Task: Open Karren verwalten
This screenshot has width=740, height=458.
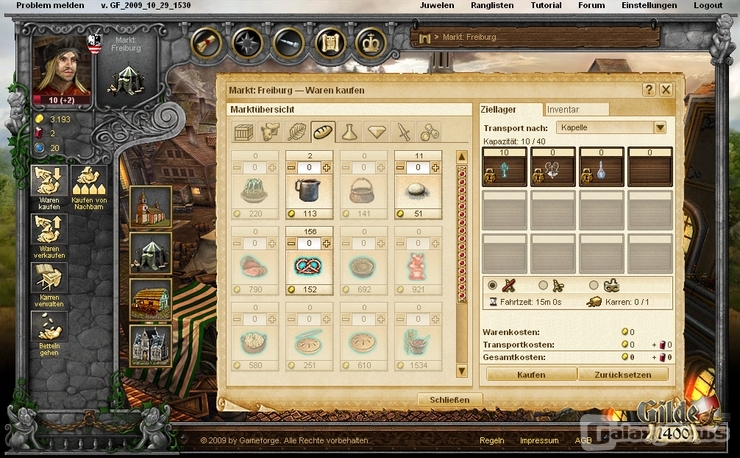Action: (x=50, y=280)
